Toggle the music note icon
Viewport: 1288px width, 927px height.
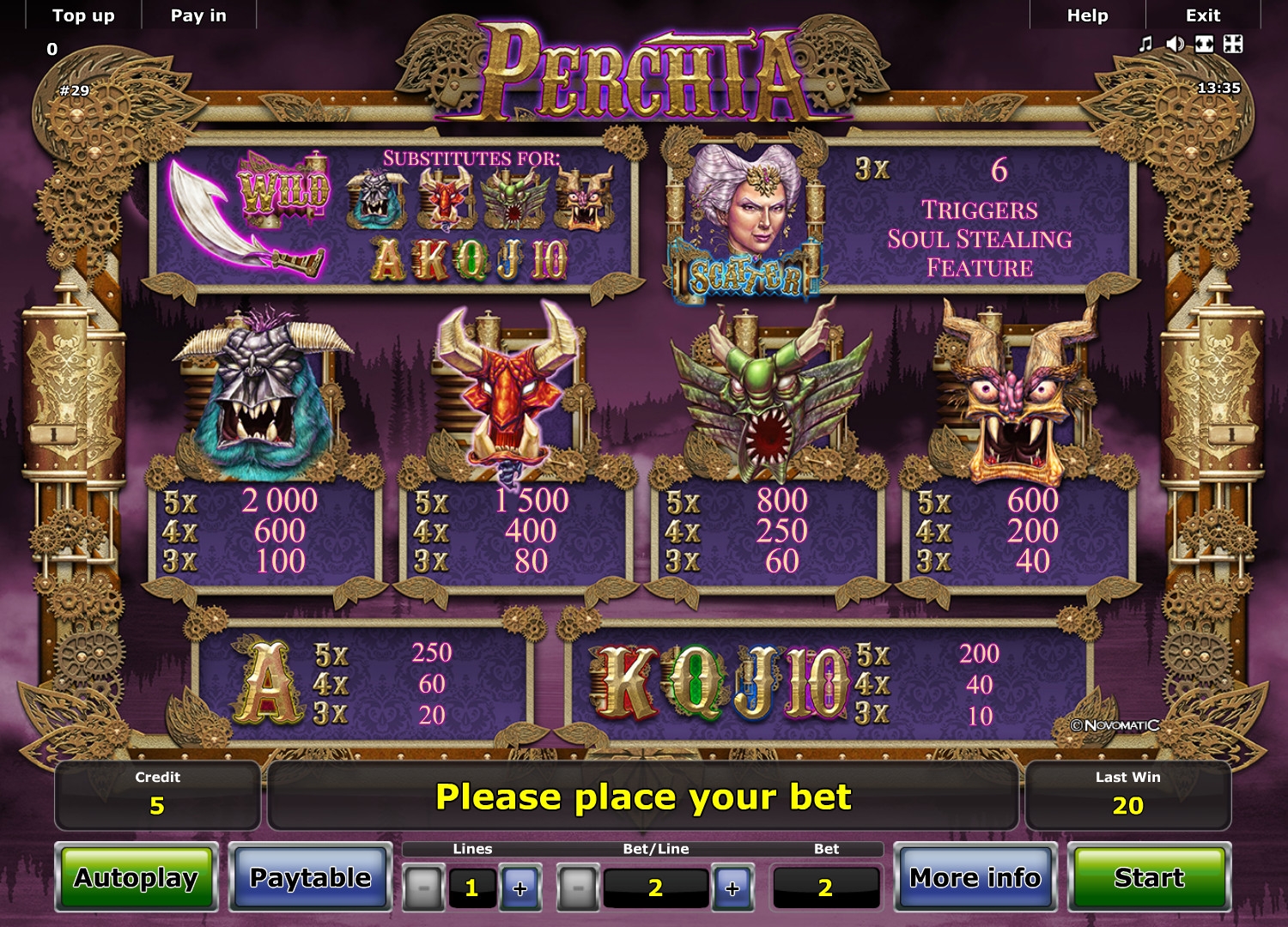1145,44
